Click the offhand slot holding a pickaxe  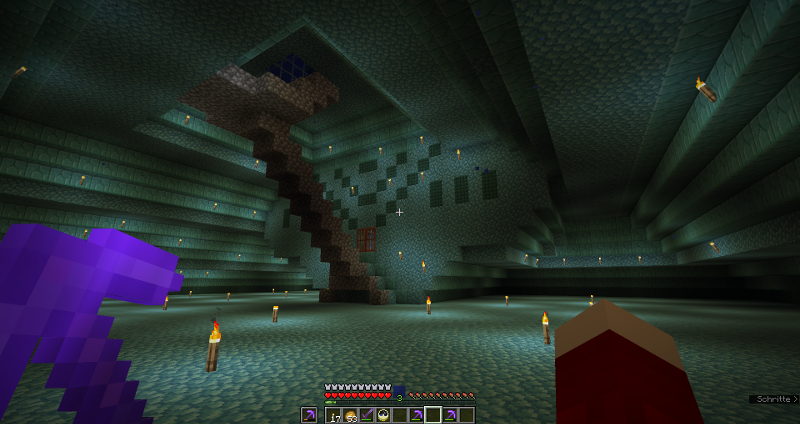tap(309, 415)
